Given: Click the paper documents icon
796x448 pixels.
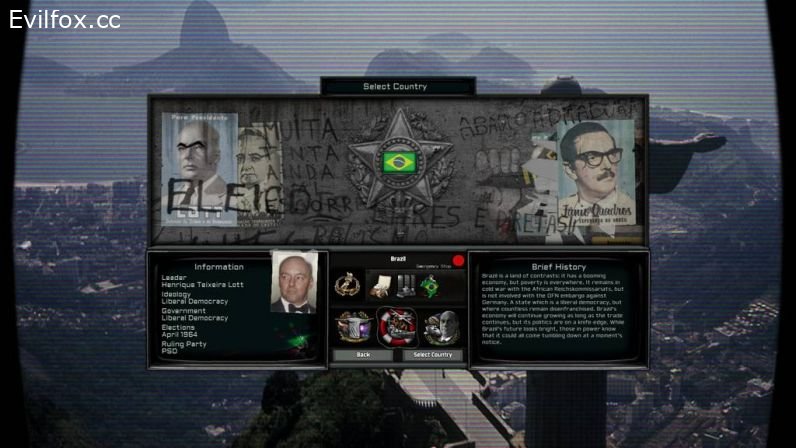Looking at the screenshot, I should [x=378, y=286].
